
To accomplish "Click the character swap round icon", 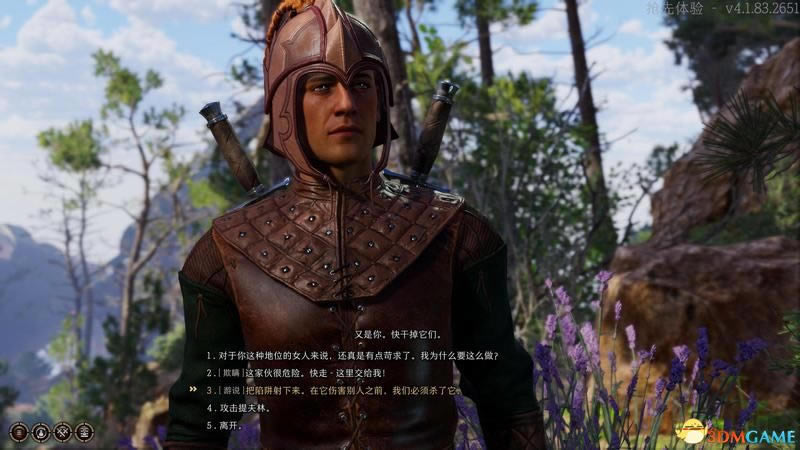I will point(40,432).
